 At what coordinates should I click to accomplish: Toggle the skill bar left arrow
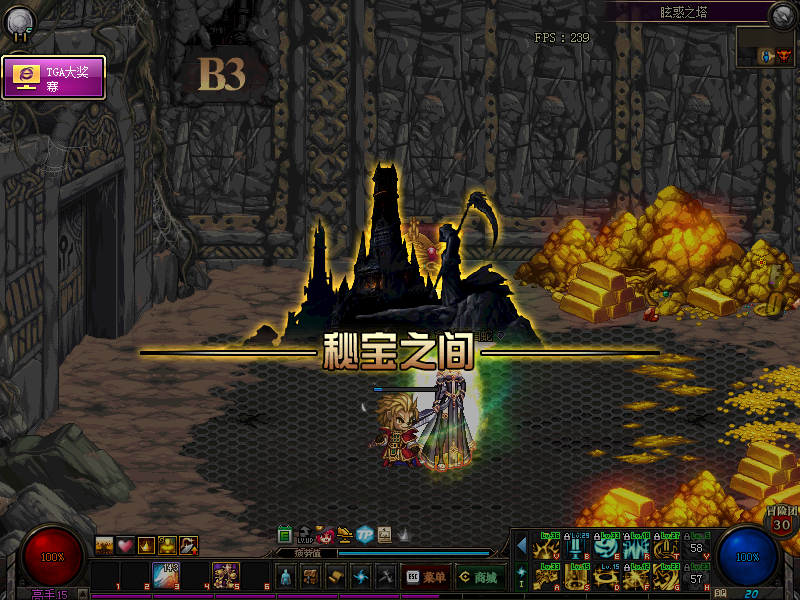tap(521, 545)
